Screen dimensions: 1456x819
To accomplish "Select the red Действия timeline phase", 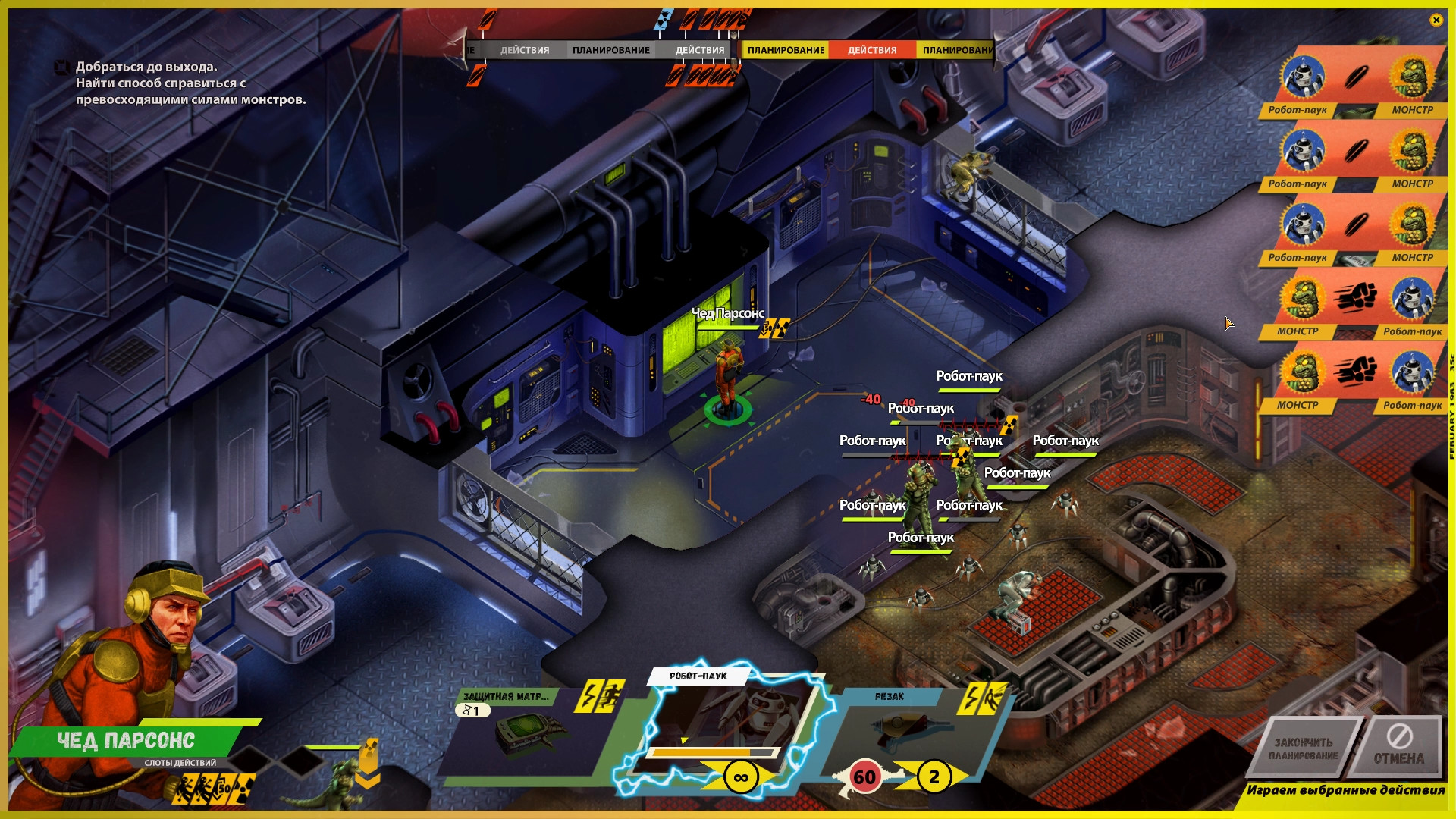I will click(872, 50).
